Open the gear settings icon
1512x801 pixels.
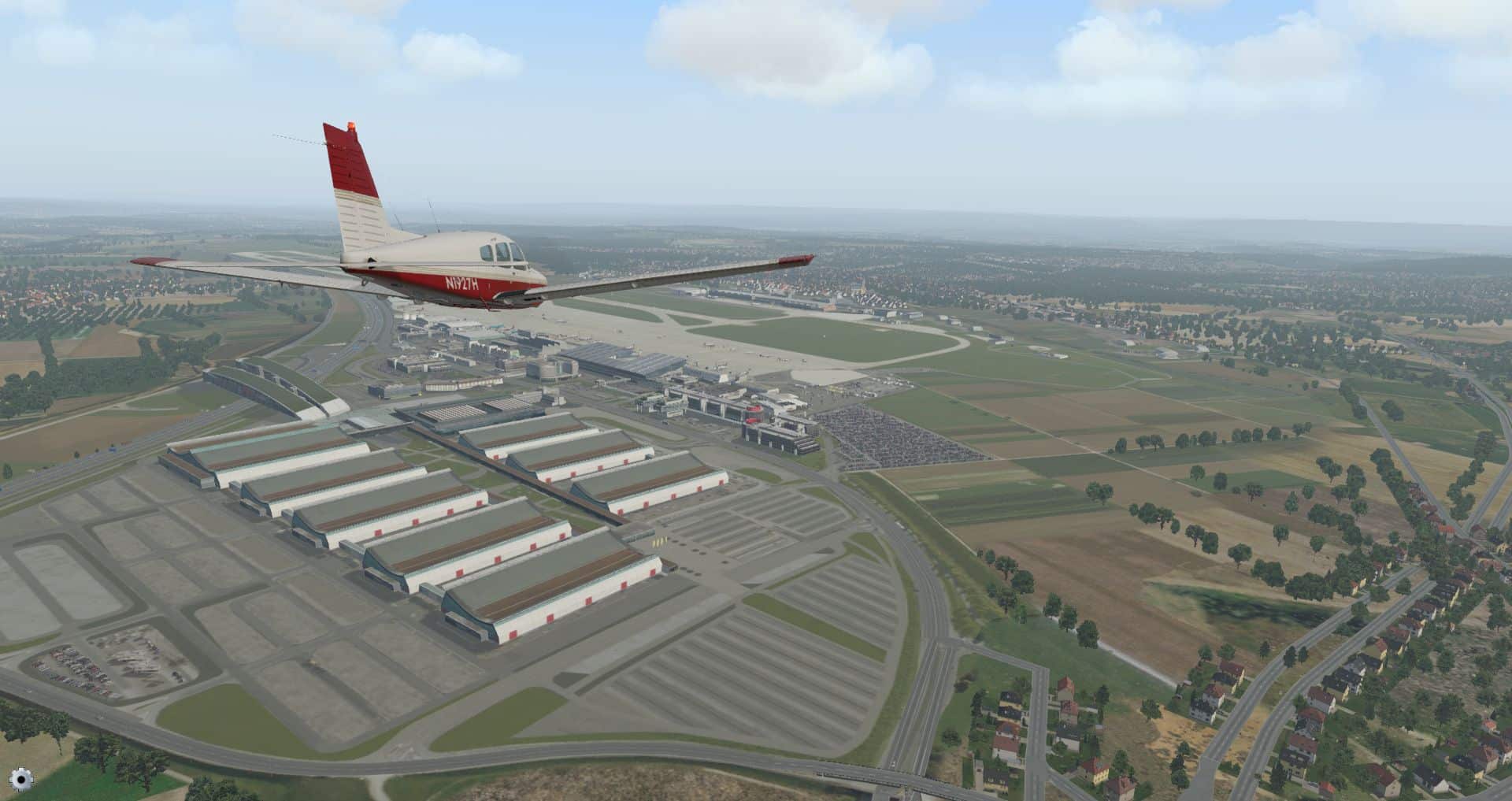pos(22,780)
